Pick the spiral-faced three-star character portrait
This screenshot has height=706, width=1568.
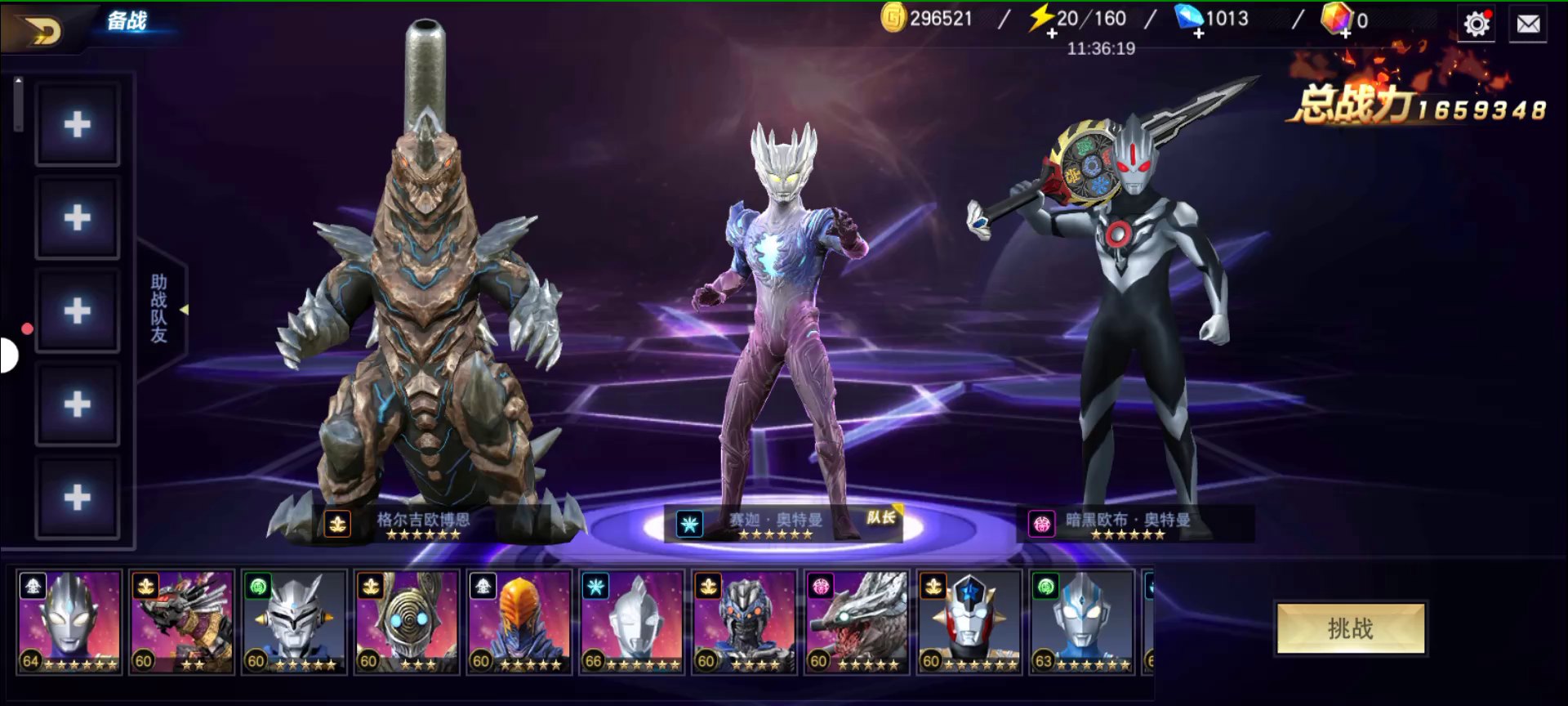point(407,622)
